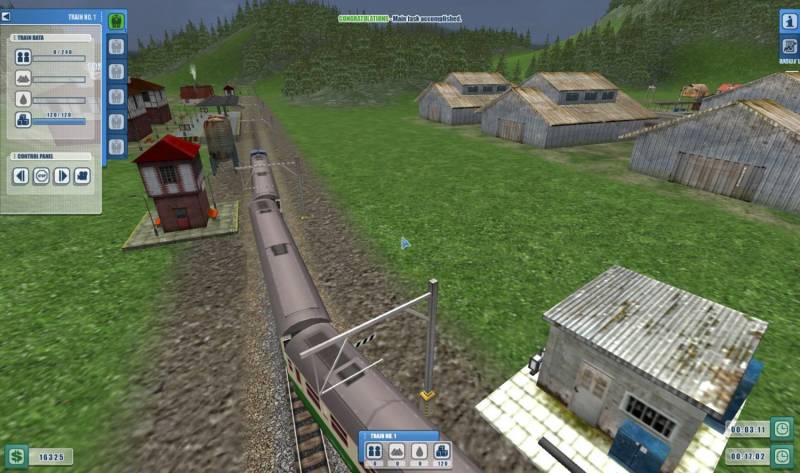Select the passengers icon in the Train Data panel

pyautogui.click(x=23, y=58)
